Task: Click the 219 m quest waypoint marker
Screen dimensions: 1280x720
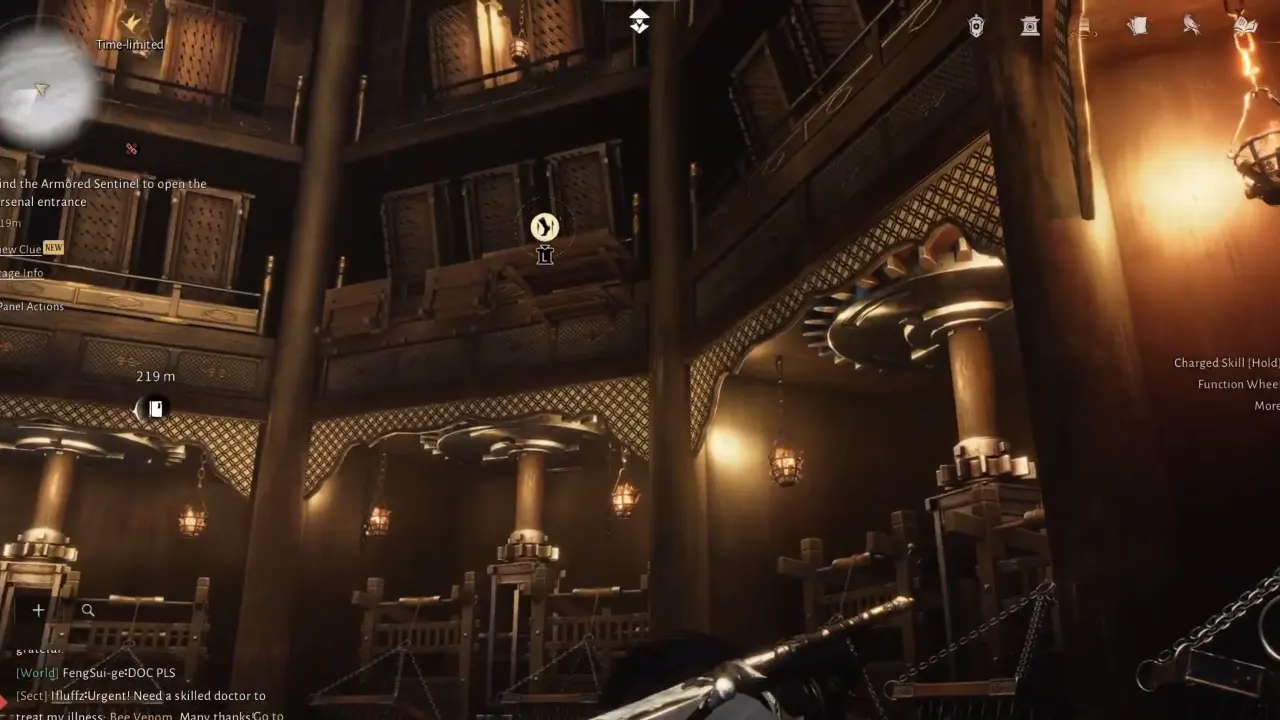Action: point(153,408)
